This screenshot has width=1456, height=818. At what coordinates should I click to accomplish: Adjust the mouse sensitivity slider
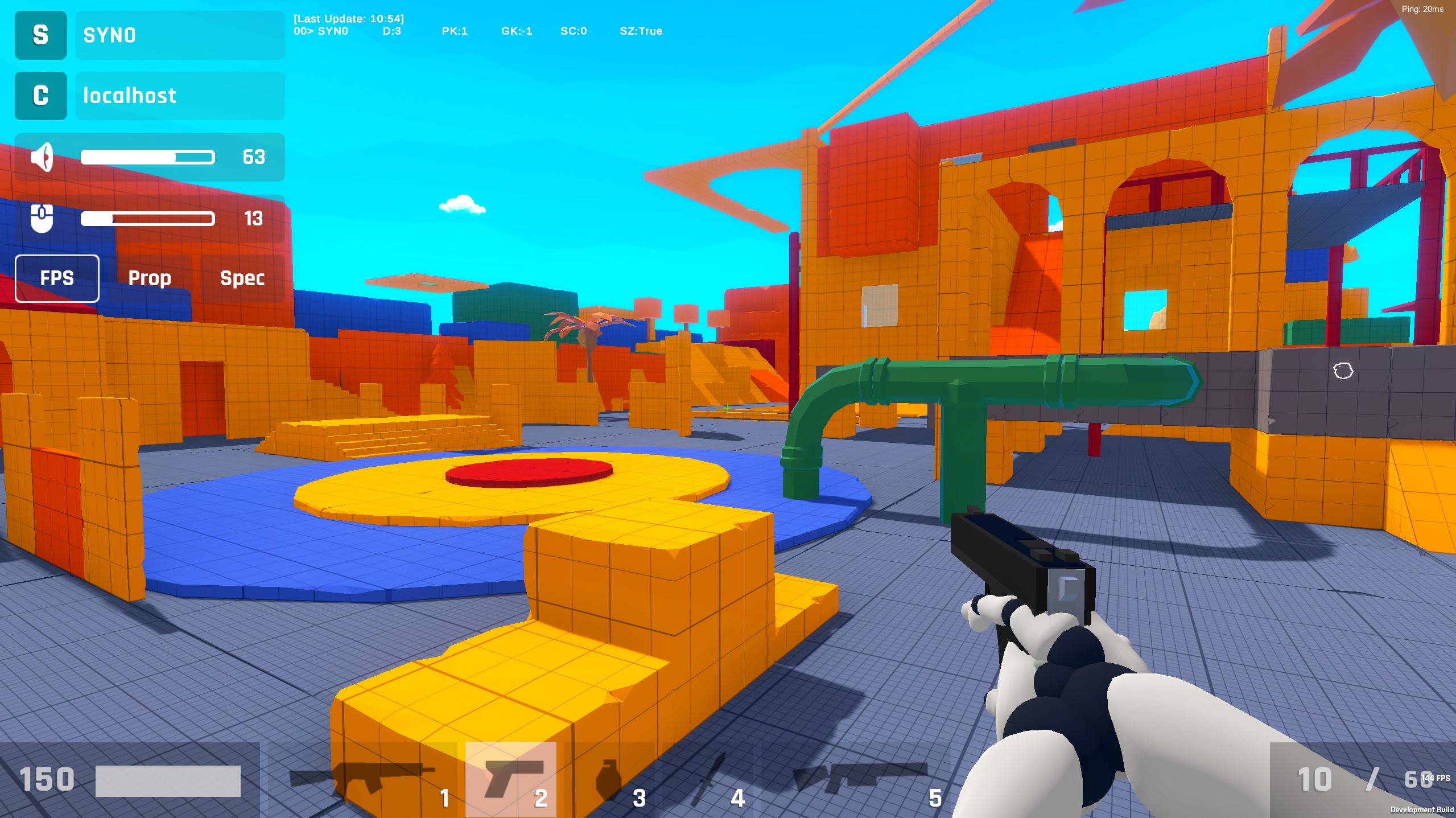pyautogui.click(x=147, y=219)
